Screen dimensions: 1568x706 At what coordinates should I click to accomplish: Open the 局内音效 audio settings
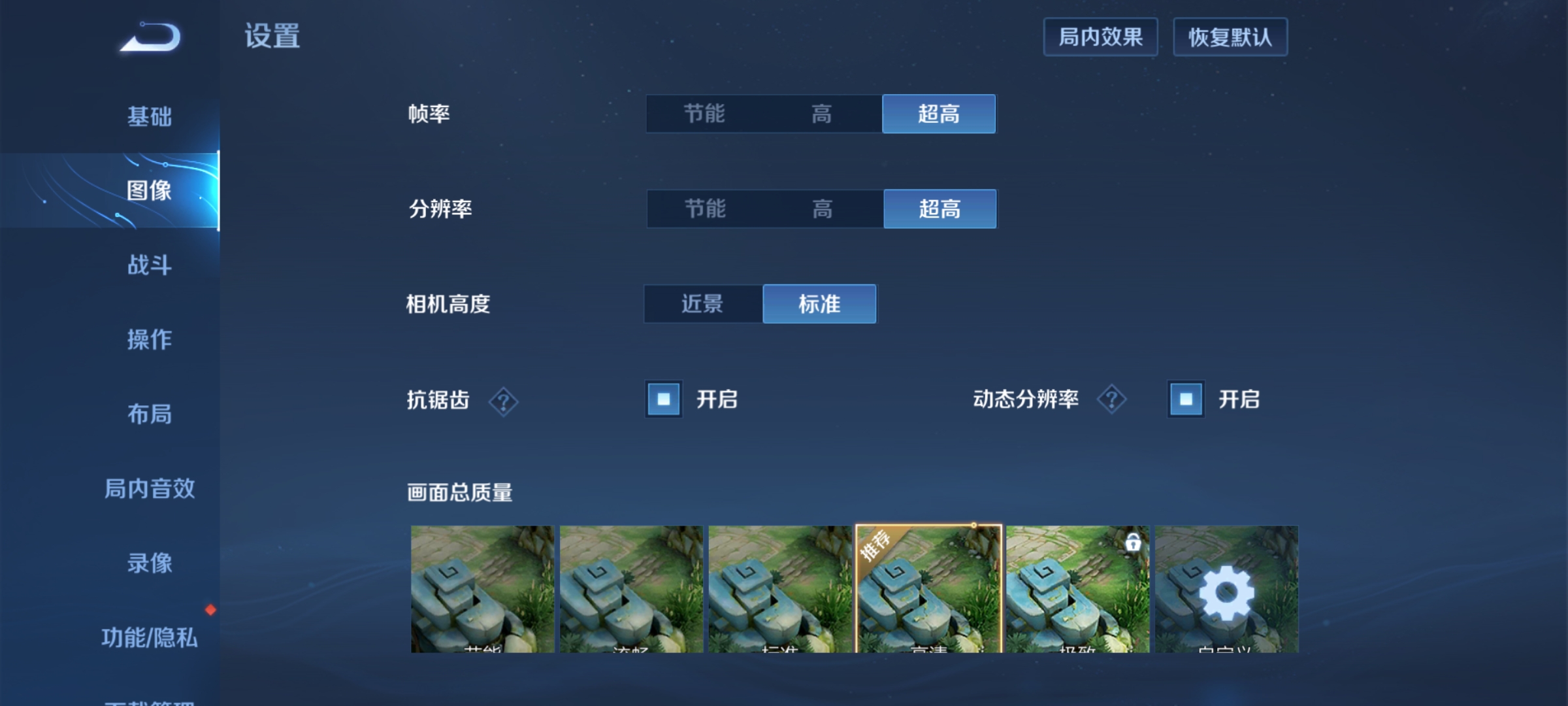tap(150, 489)
